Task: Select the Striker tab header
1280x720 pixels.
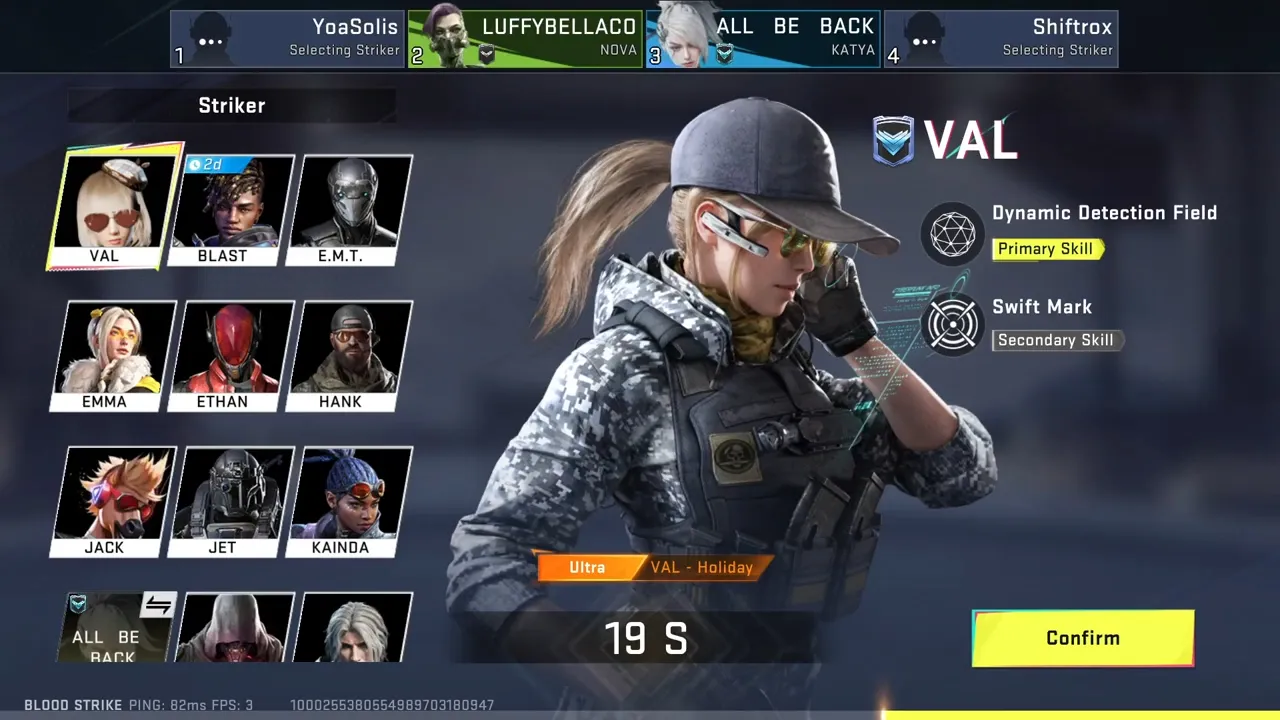Action: point(232,105)
